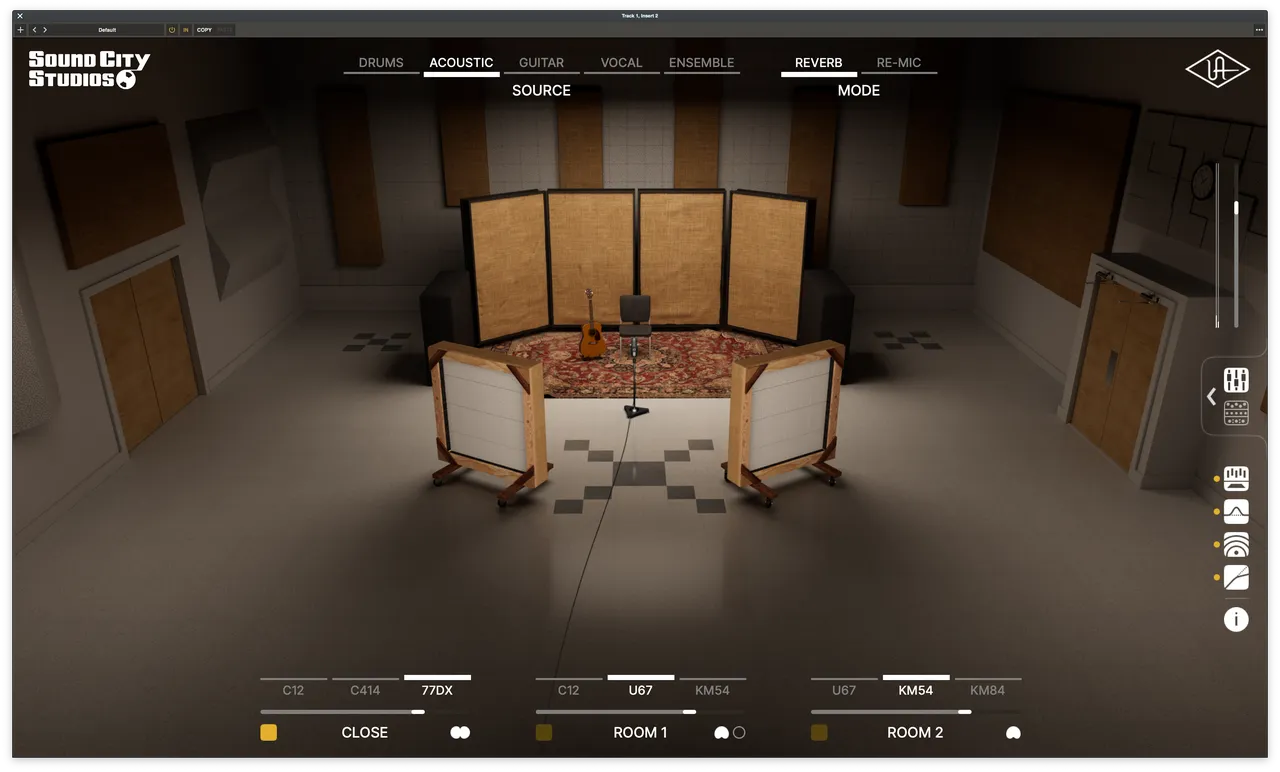
Task: Switch to the VOCAL source tab
Action: coord(621,62)
